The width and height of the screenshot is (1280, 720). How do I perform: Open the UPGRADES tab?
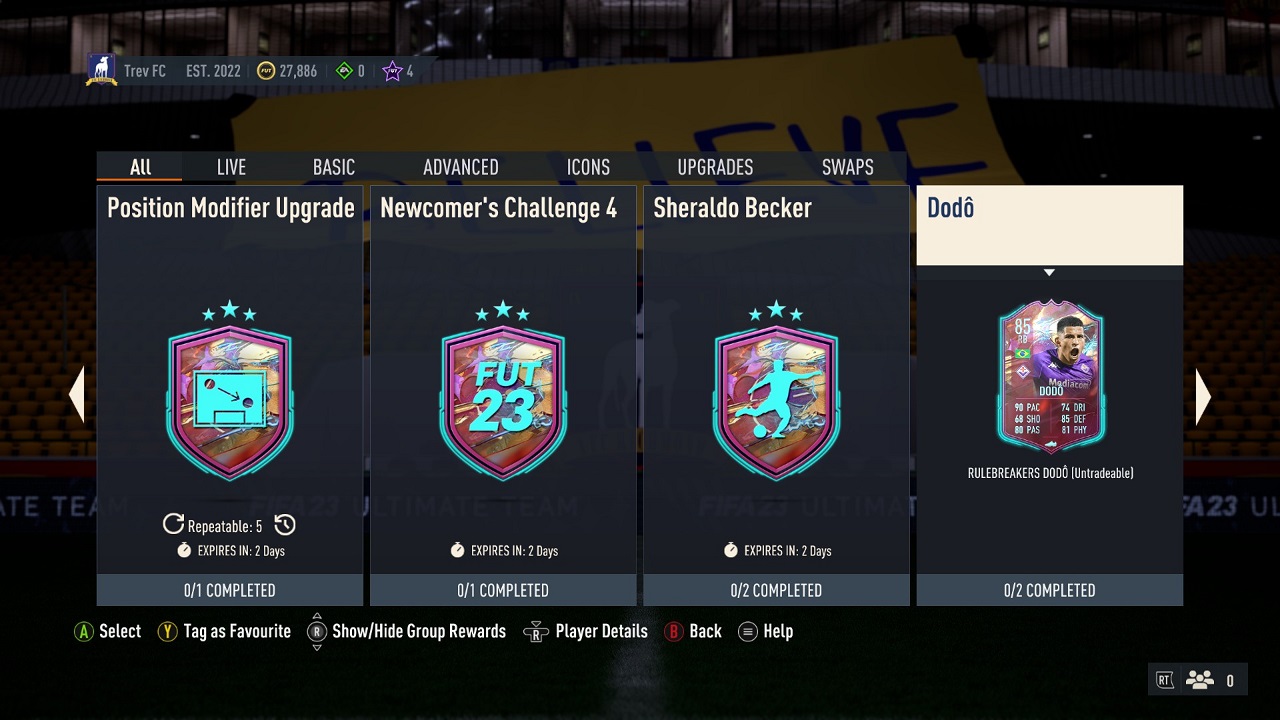pyautogui.click(x=715, y=167)
